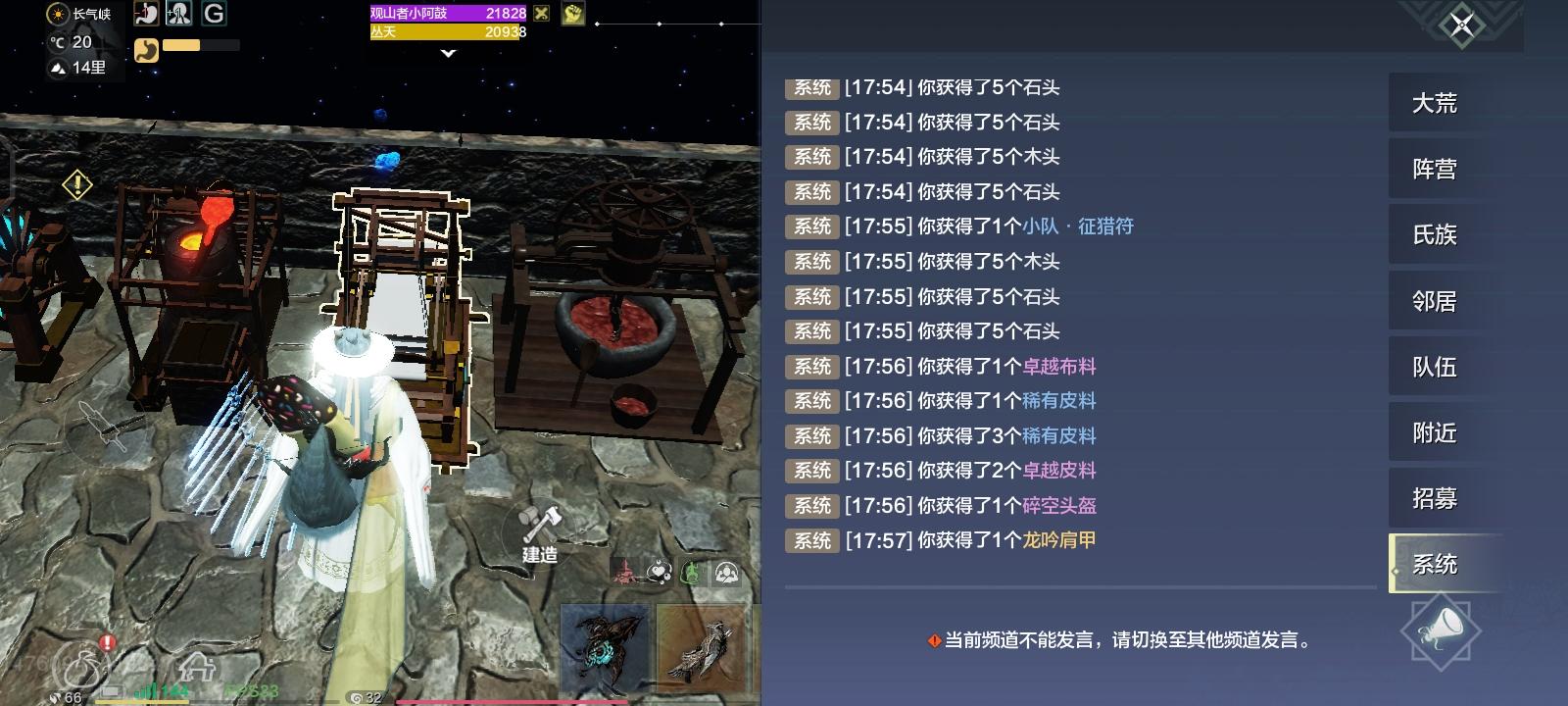The height and width of the screenshot is (706, 1568).
Task: Click the yellow hunger bar next to stomach icon
Action: point(181,44)
